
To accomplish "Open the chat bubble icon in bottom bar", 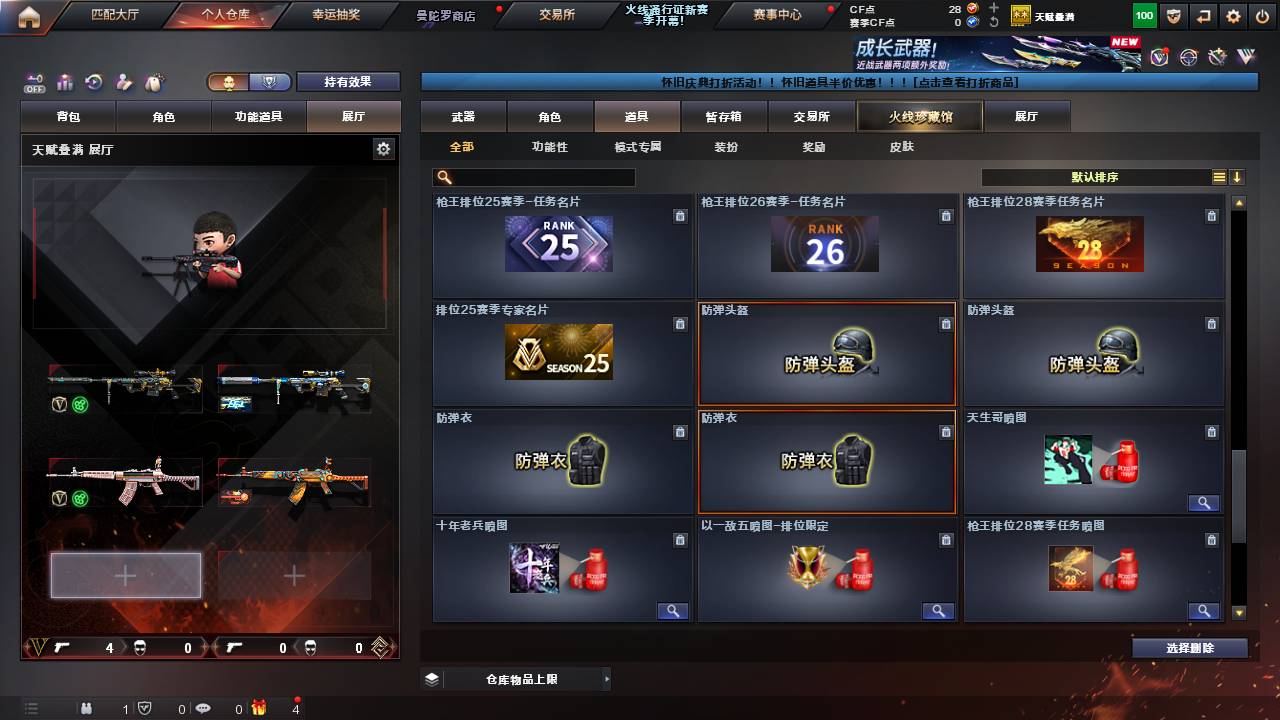I will click(x=202, y=708).
